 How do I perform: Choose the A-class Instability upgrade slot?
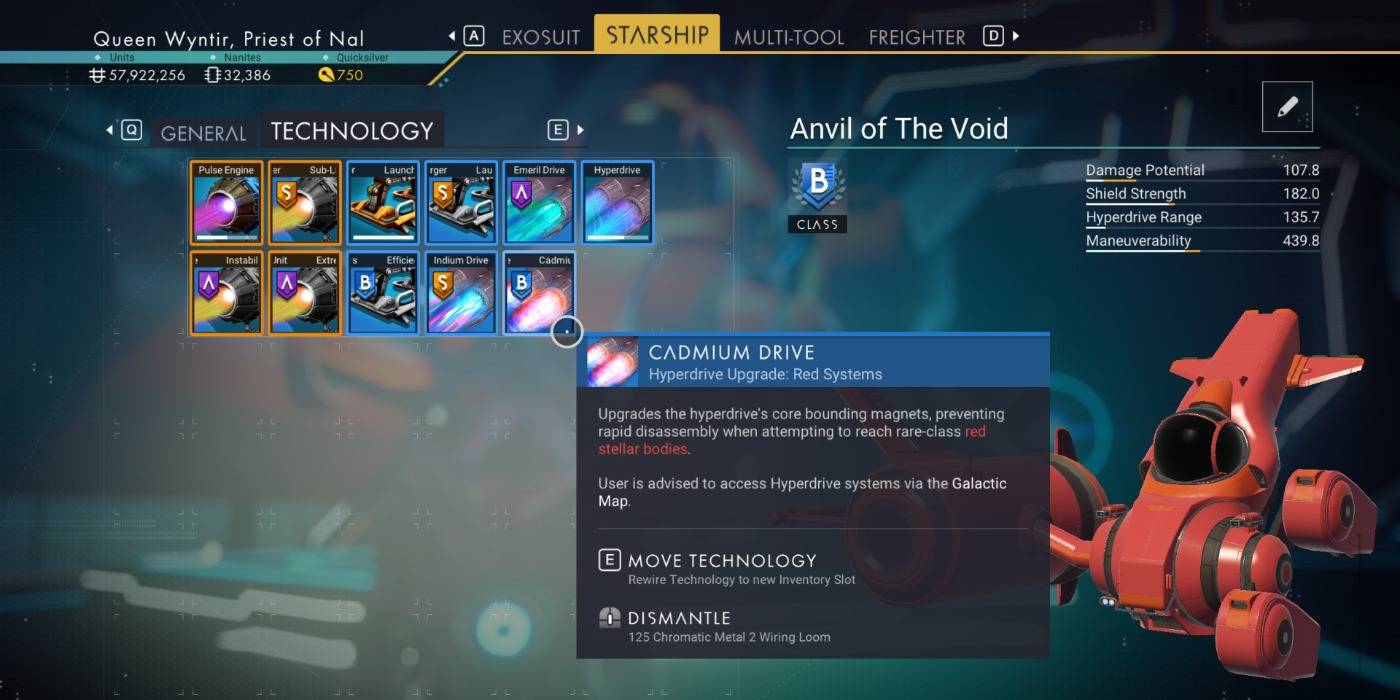pos(227,293)
